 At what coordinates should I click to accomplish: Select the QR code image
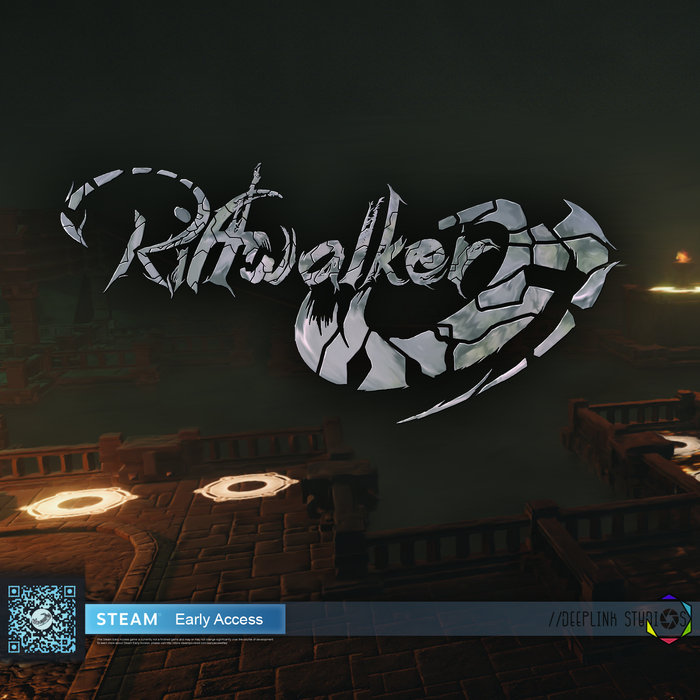42,619
